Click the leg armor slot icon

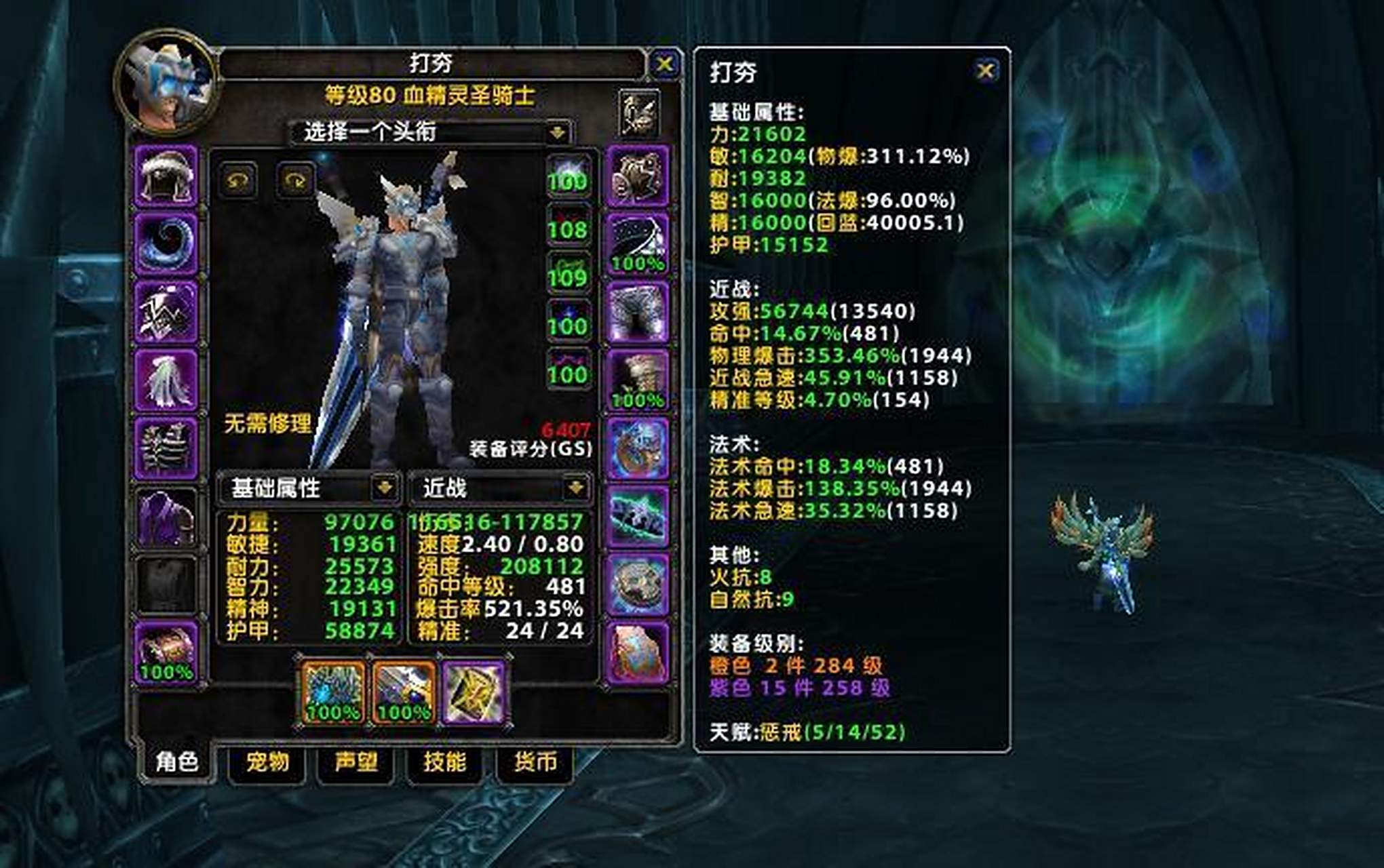(x=638, y=312)
